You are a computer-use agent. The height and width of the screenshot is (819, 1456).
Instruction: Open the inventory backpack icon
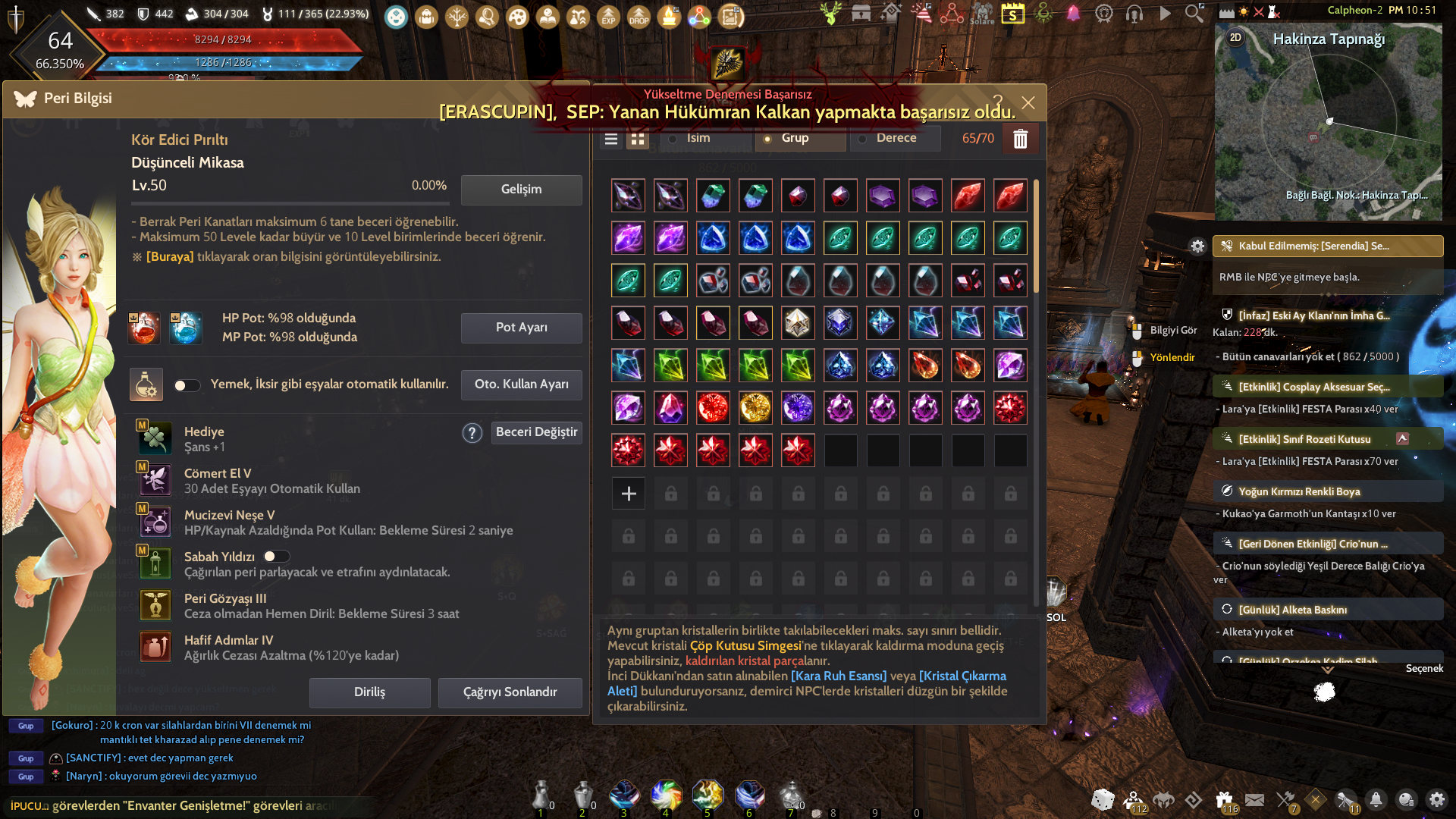coord(426,17)
